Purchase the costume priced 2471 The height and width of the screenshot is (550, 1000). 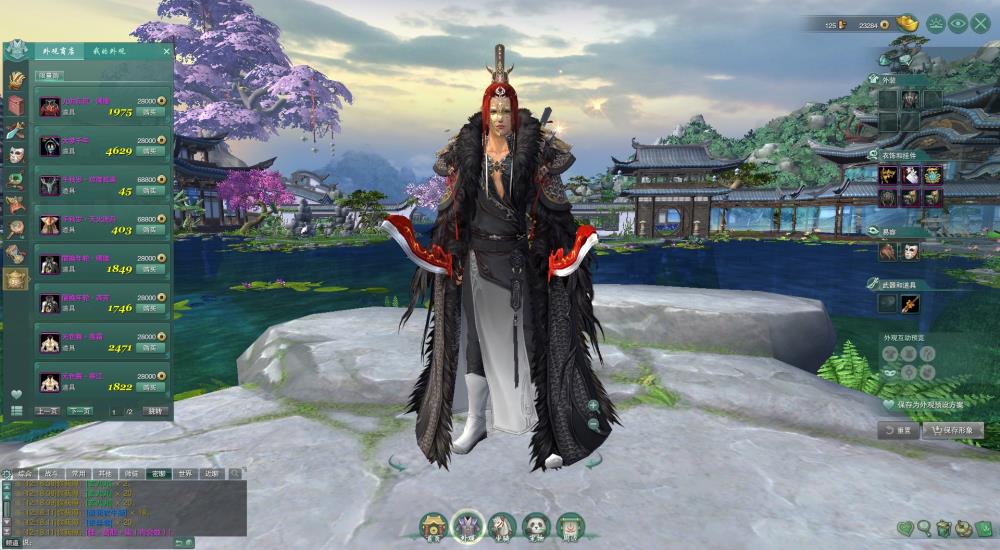pos(150,348)
